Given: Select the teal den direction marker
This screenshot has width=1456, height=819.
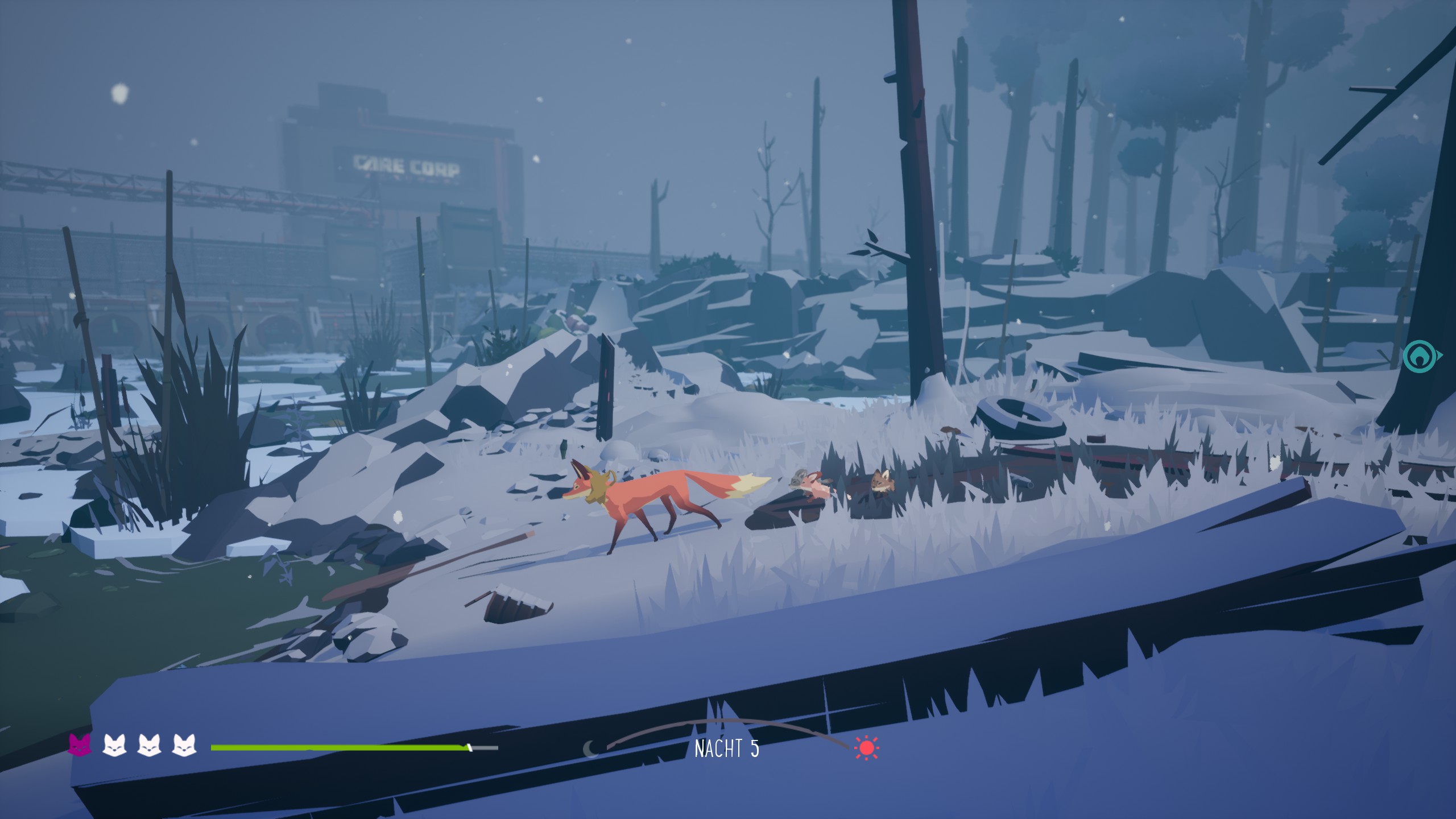Looking at the screenshot, I should pyautogui.click(x=1421, y=357).
